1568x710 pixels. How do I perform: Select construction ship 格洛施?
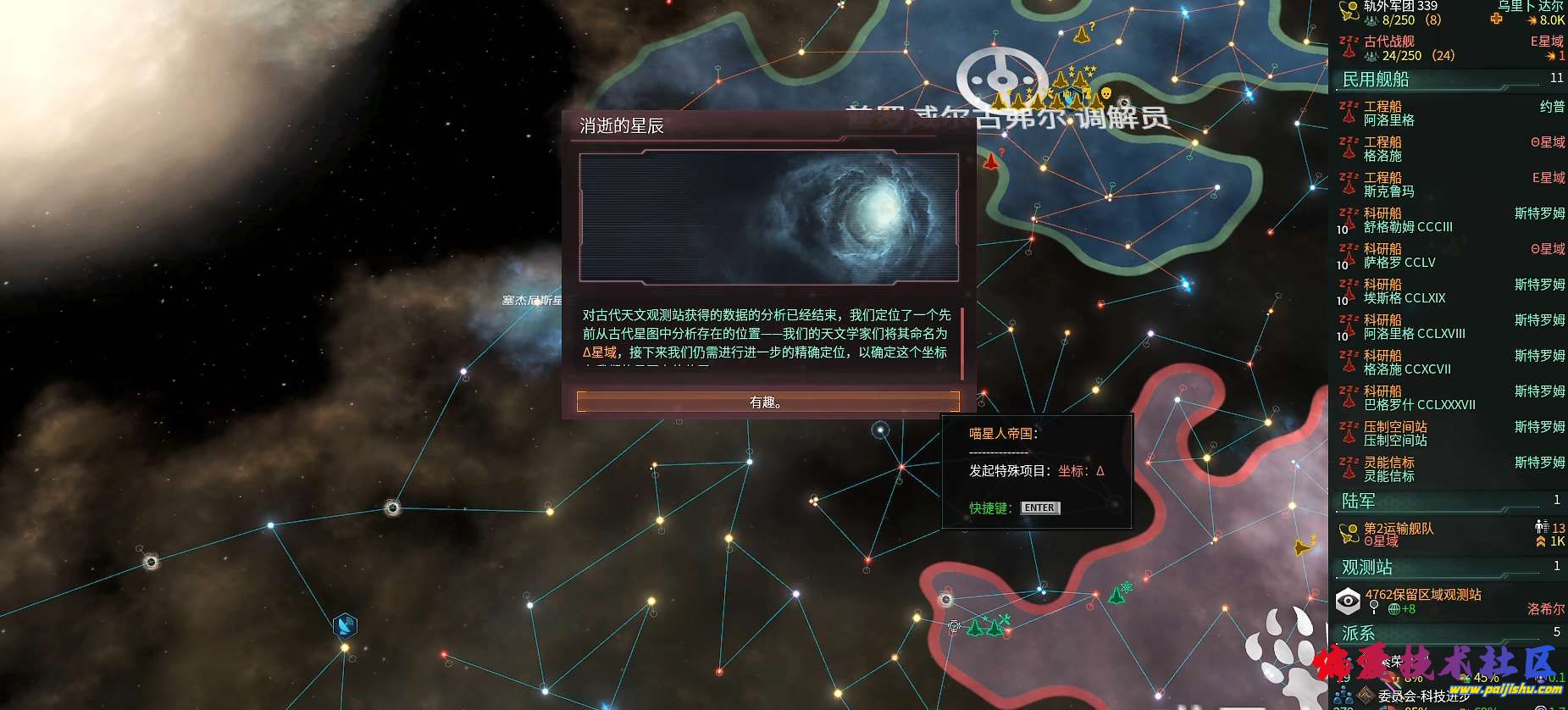click(x=1449, y=149)
